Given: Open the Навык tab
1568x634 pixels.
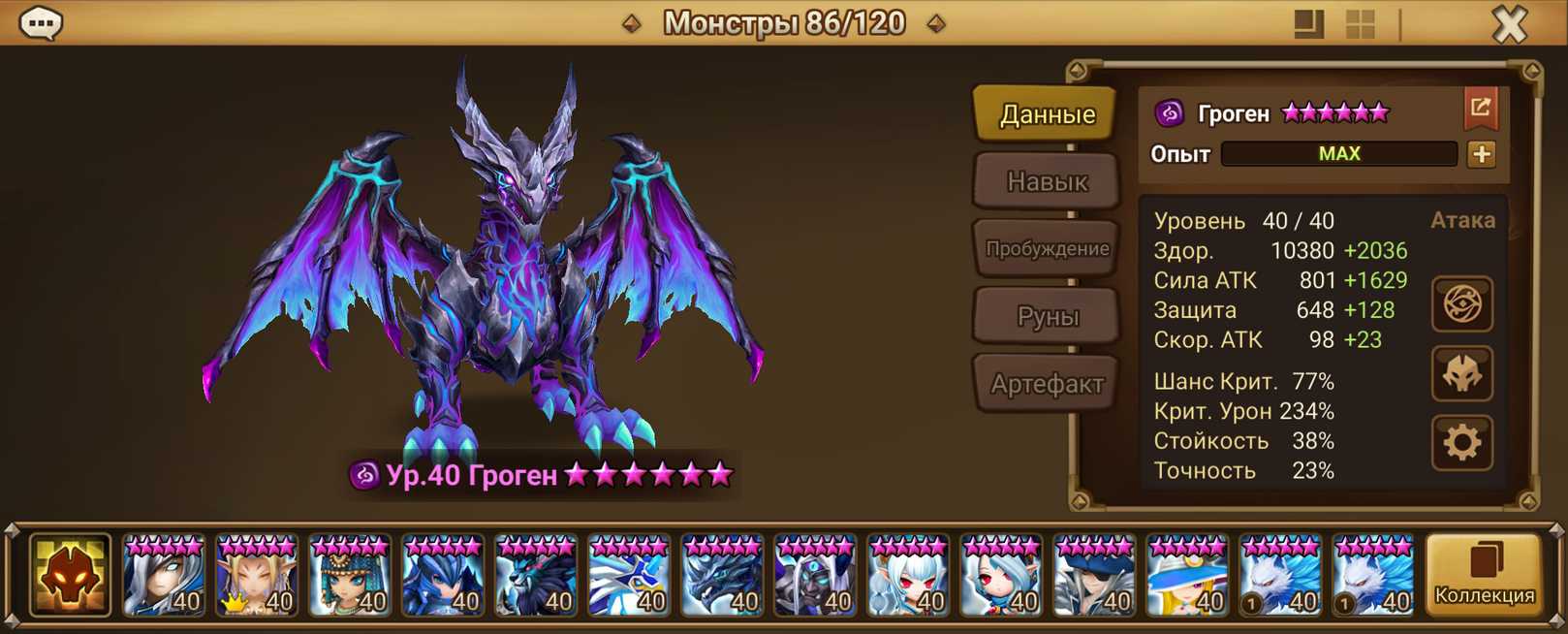Looking at the screenshot, I should click(x=1047, y=181).
